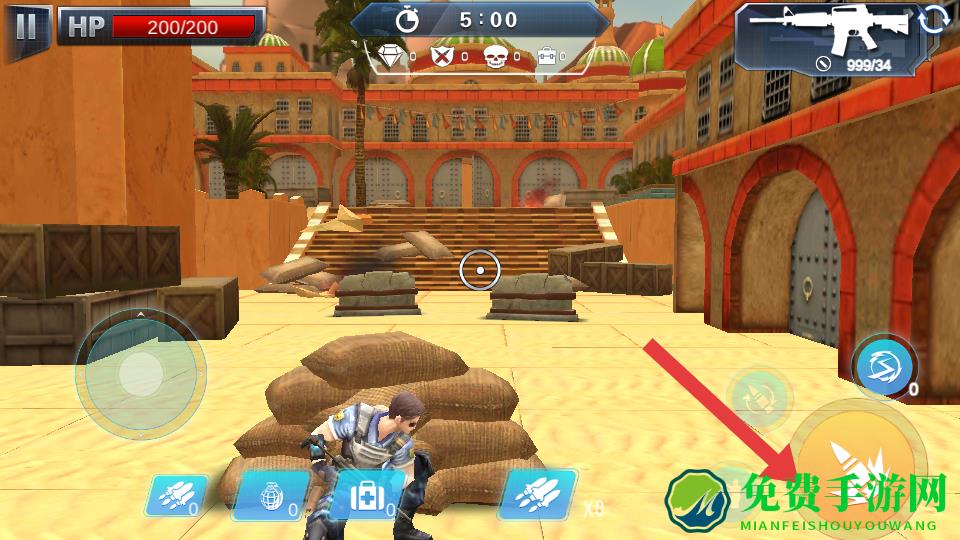The width and height of the screenshot is (960, 540).
Task: Click the virtual movement joystick
Action: pos(140,373)
